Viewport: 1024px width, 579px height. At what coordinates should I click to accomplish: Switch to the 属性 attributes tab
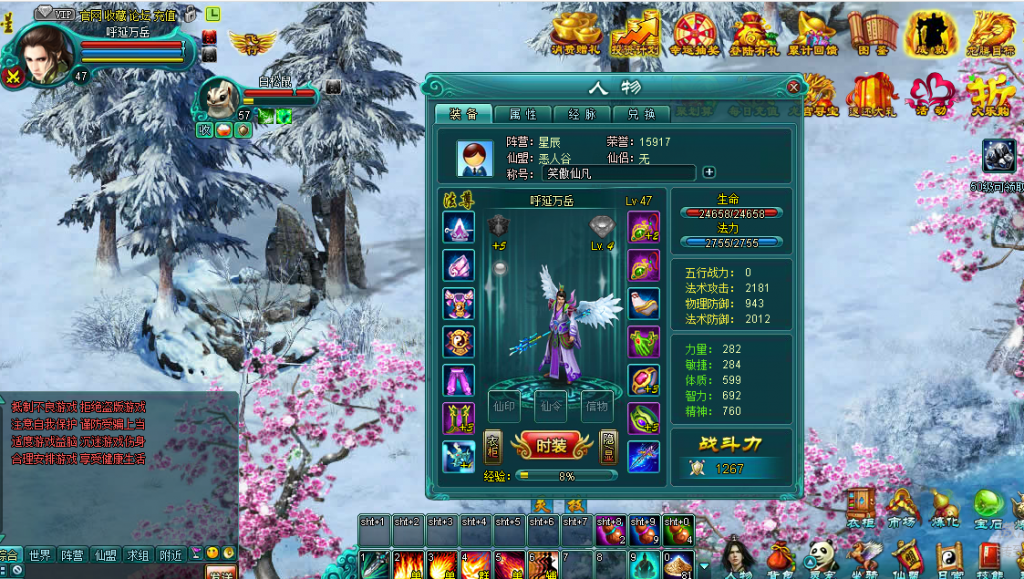coord(522,115)
